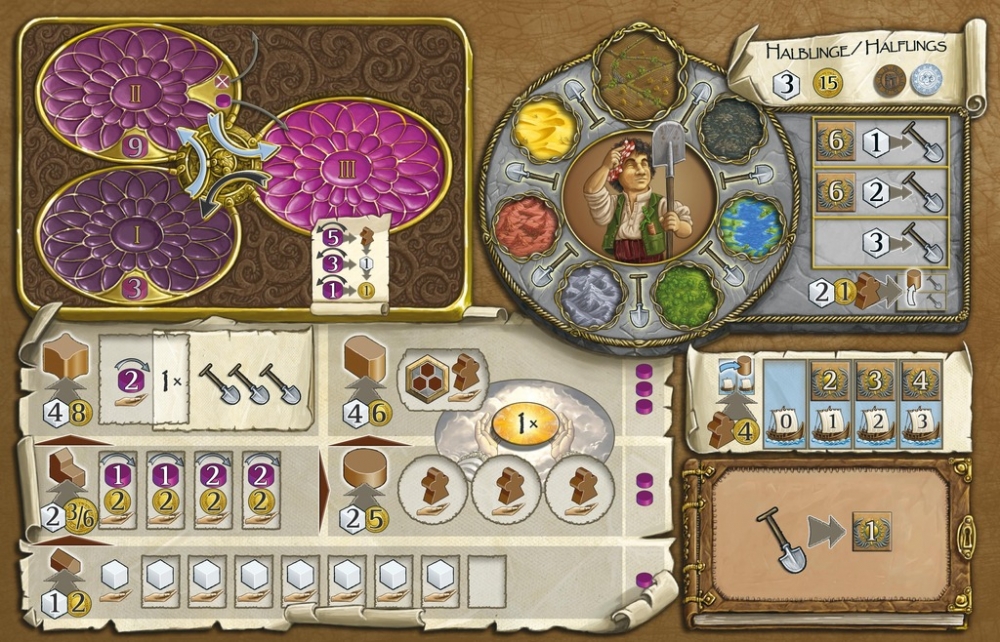Screen dimensions: 1000x642
Task: Click the Halfling character portrait
Action: pyautogui.click(x=639, y=199)
